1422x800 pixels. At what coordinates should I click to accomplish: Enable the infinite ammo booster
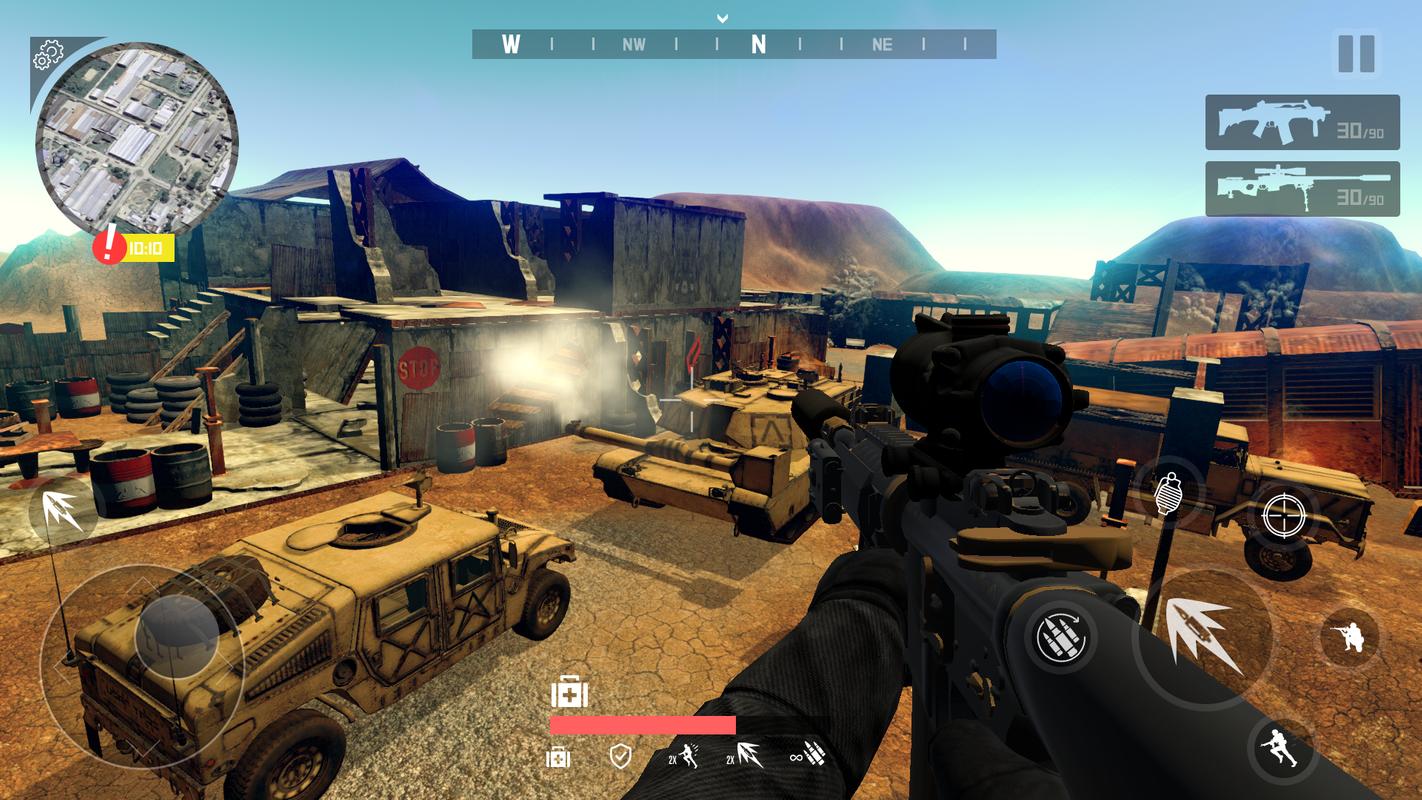(808, 756)
